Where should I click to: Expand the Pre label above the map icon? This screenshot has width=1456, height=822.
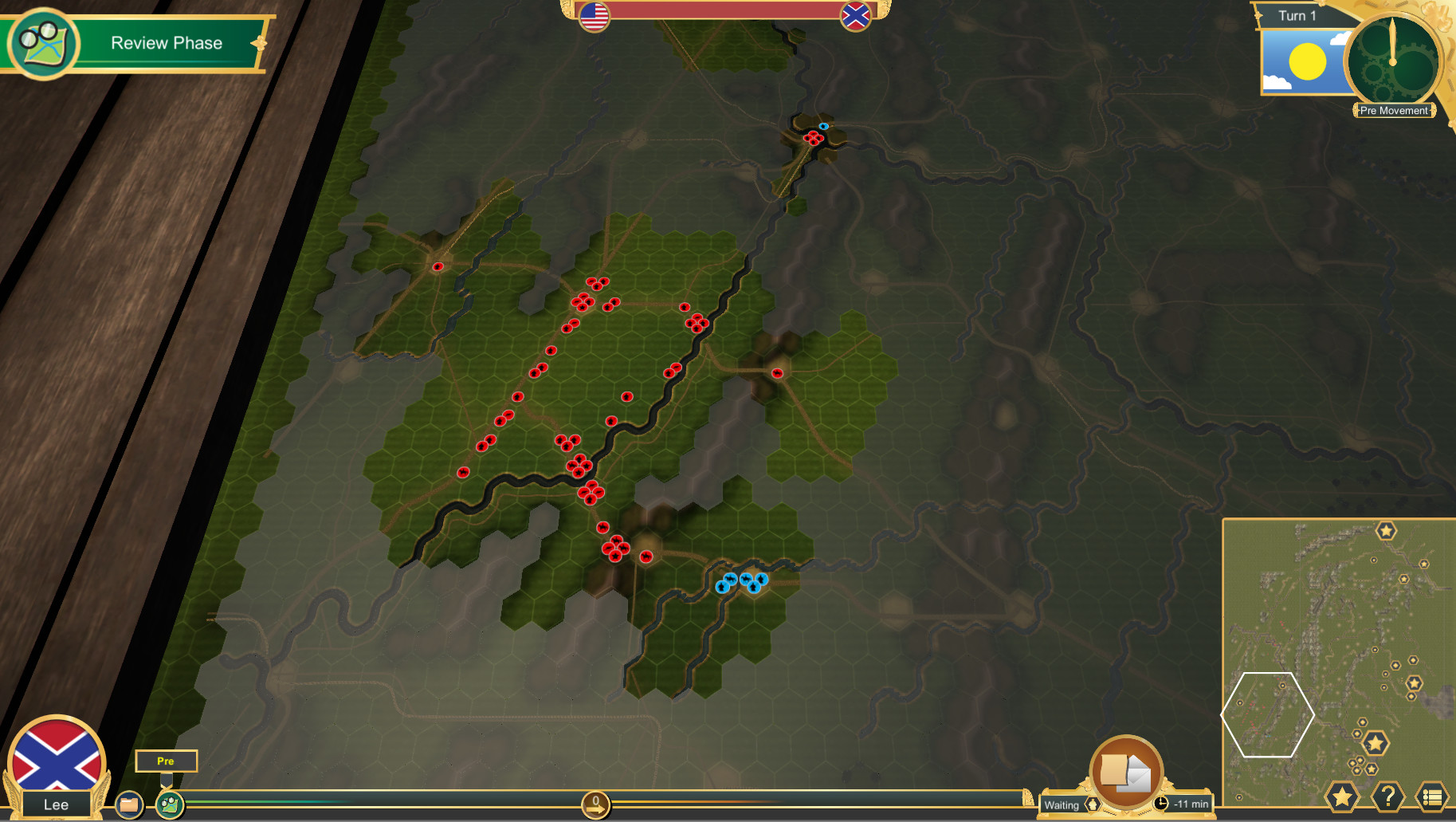click(x=167, y=761)
